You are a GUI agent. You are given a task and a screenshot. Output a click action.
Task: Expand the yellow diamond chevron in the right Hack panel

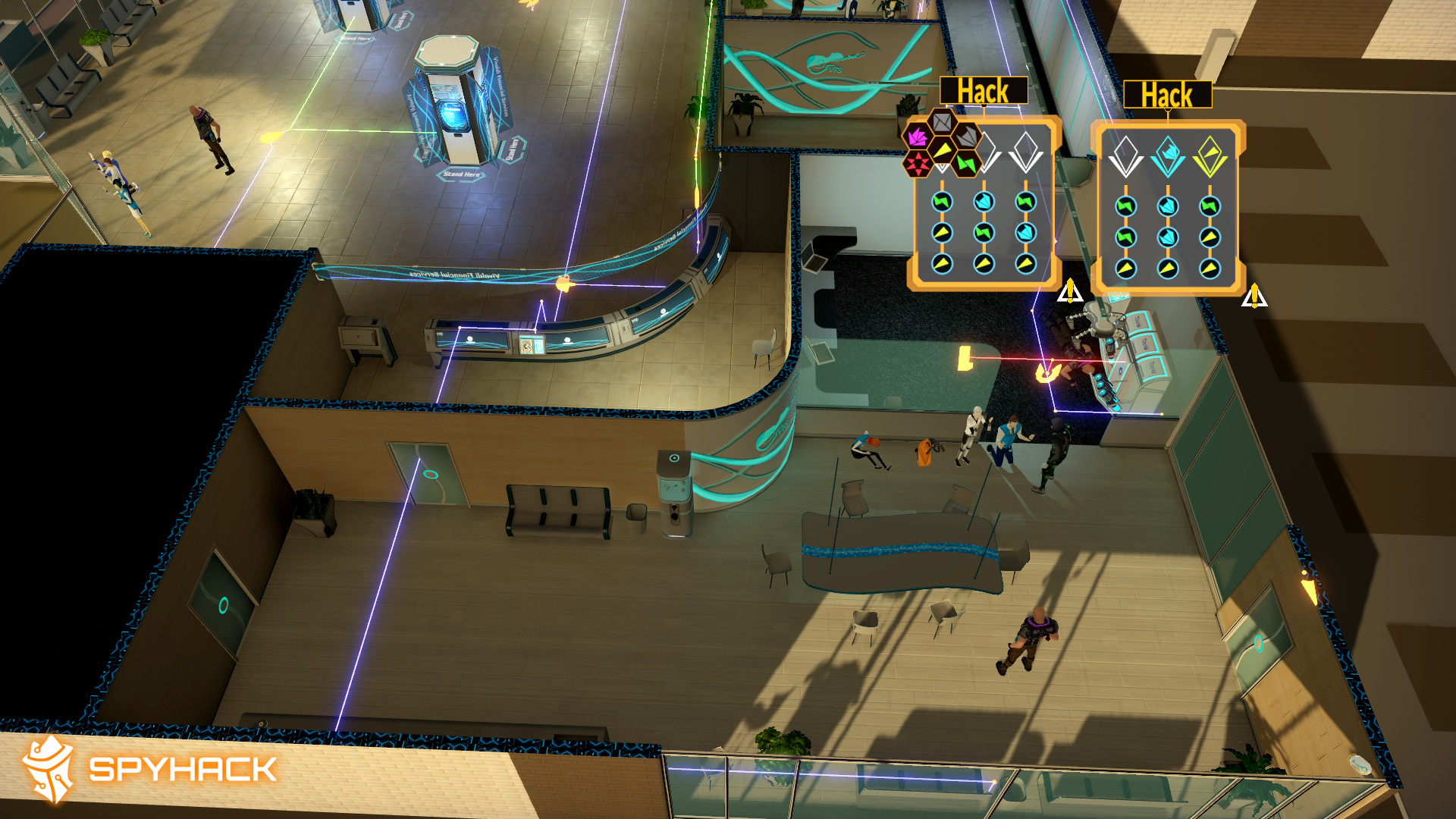(x=1210, y=155)
